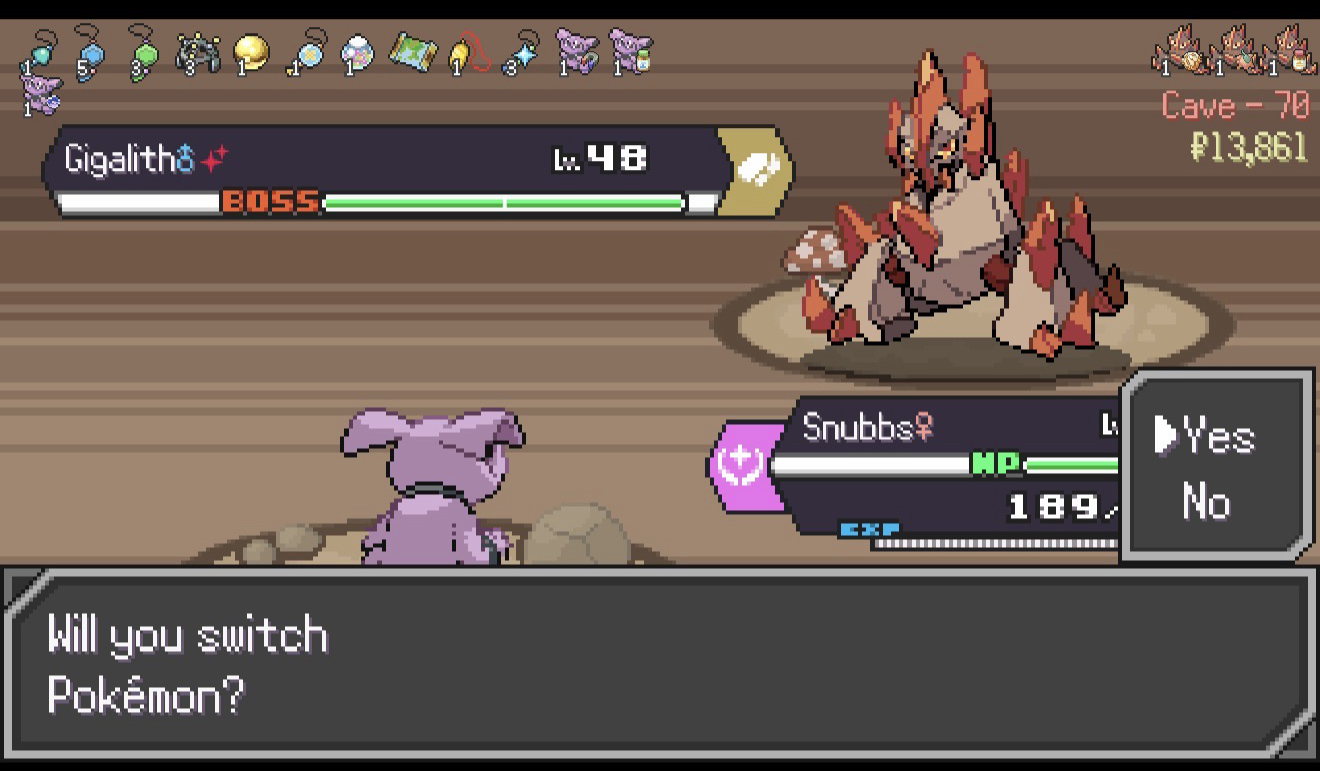Select the gold item with red cord
The width and height of the screenshot is (1320, 771).
(467, 53)
